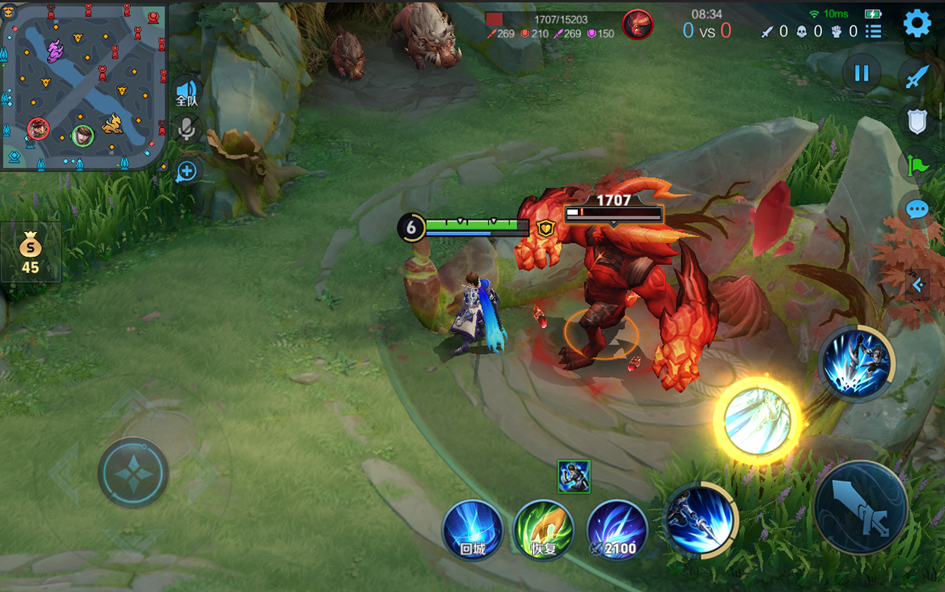Open the scoreboard list icon
Image resolution: width=945 pixels, height=592 pixels.
[874, 31]
